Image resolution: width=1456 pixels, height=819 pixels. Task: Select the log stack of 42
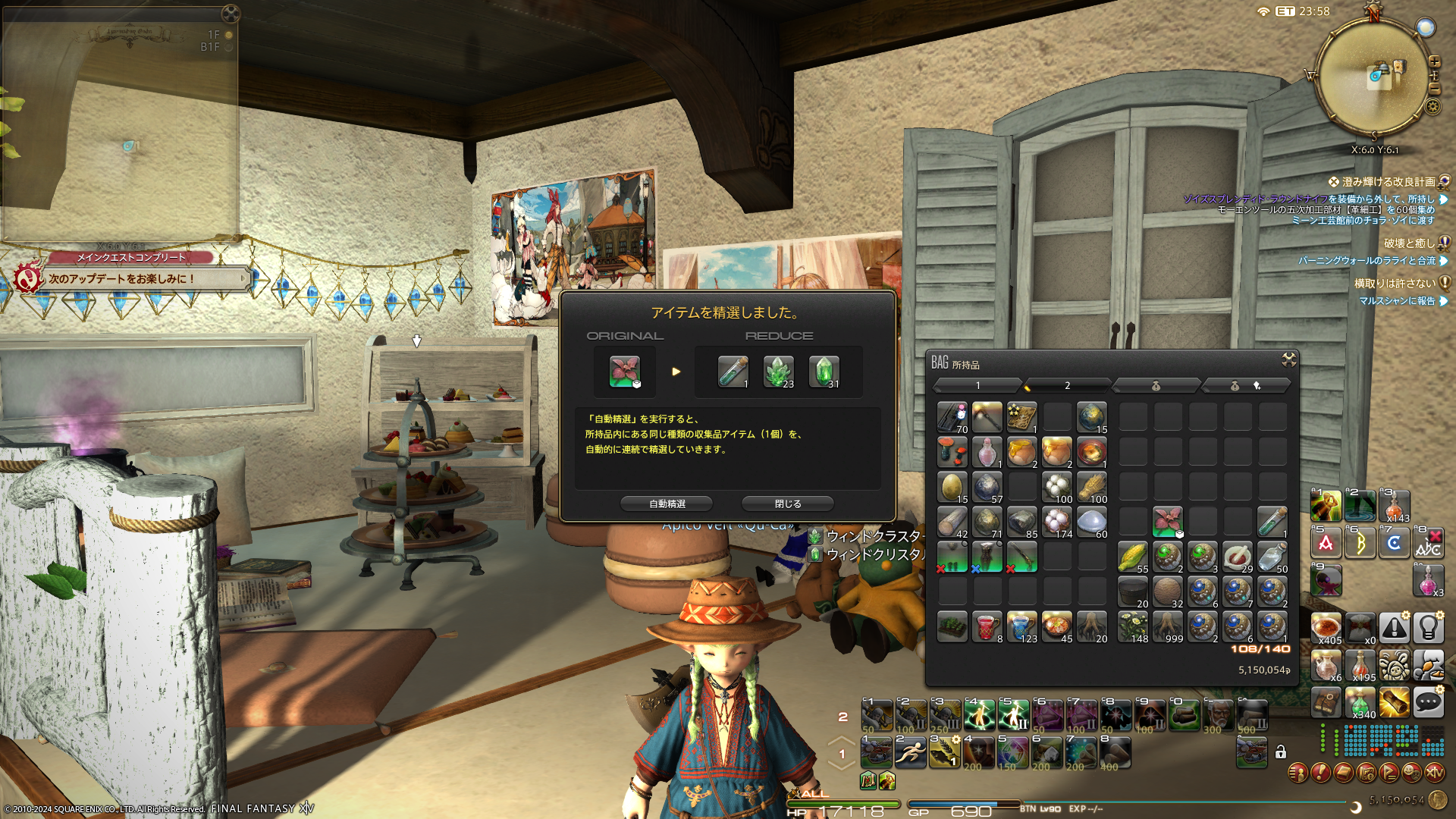coord(952,522)
